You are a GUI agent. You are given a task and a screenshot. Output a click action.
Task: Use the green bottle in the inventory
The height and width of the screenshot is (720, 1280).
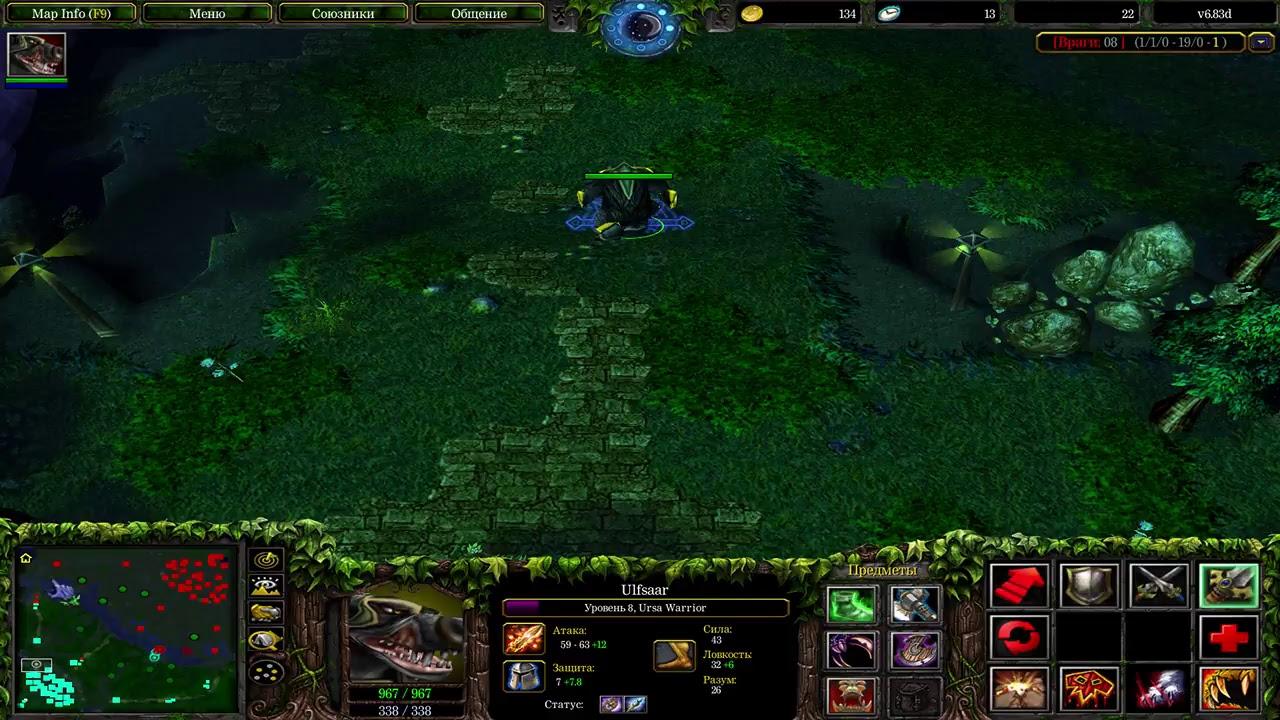pyautogui.click(x=852, y=604)
